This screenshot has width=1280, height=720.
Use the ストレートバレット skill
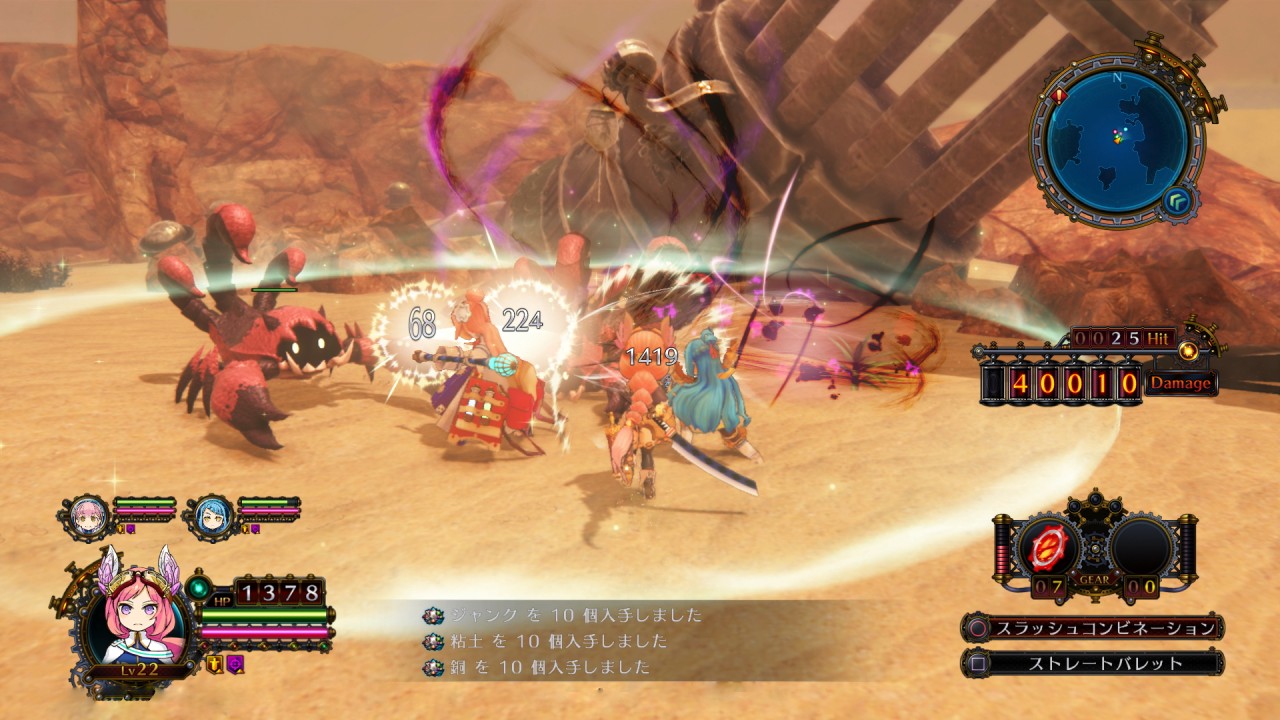(x=1092, y=662)
